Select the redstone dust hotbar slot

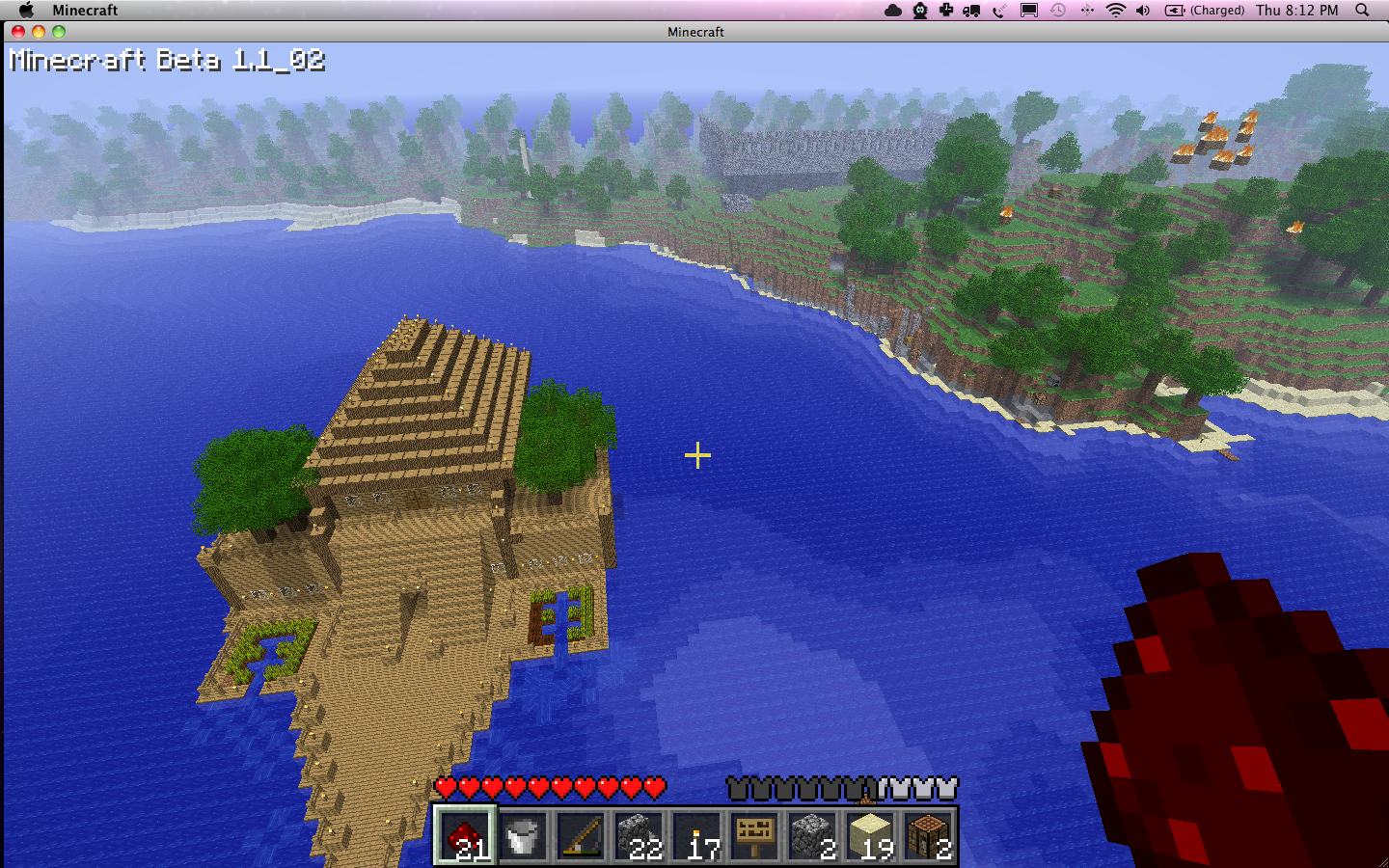click(x=465, y=835)
